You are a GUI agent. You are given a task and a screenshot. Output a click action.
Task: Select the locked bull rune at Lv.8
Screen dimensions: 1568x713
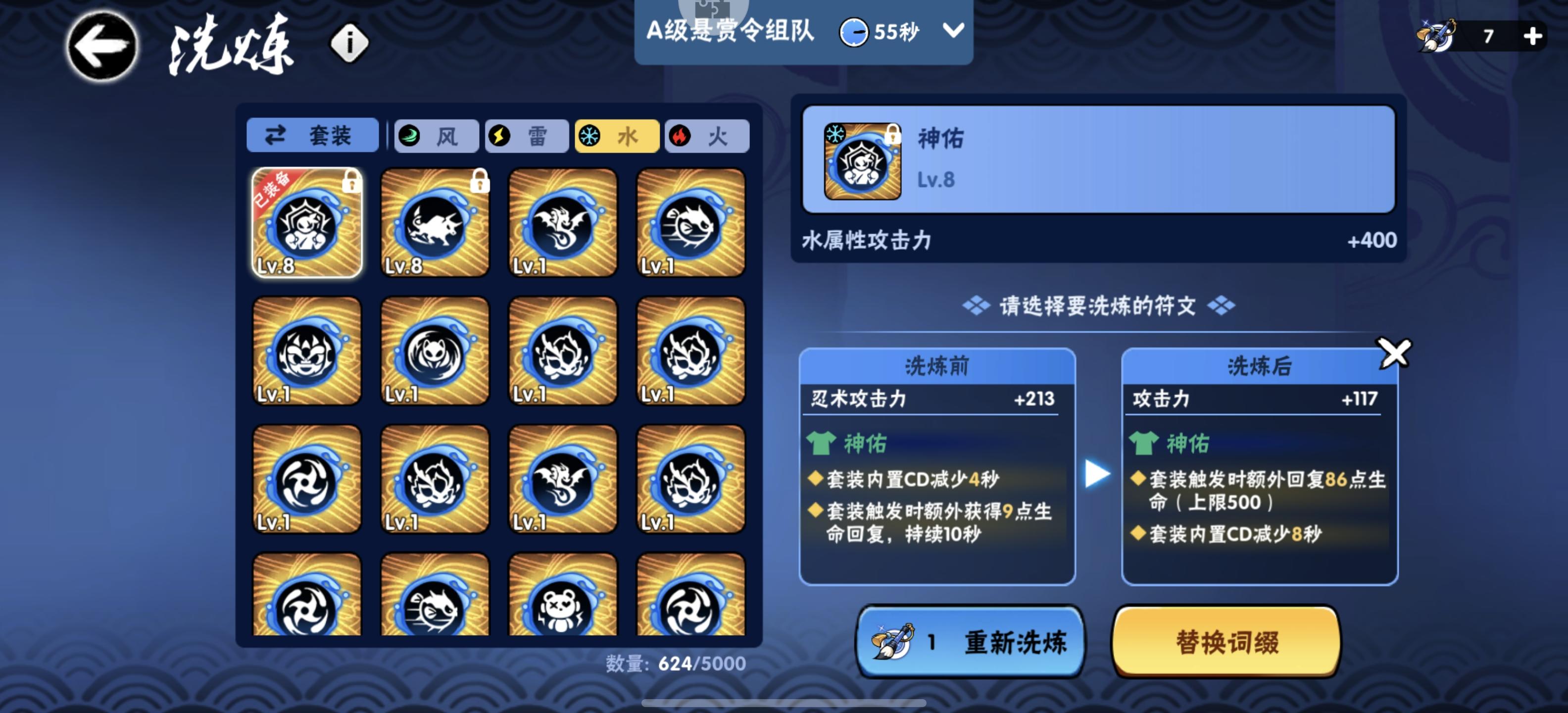[x=435, y=223]
